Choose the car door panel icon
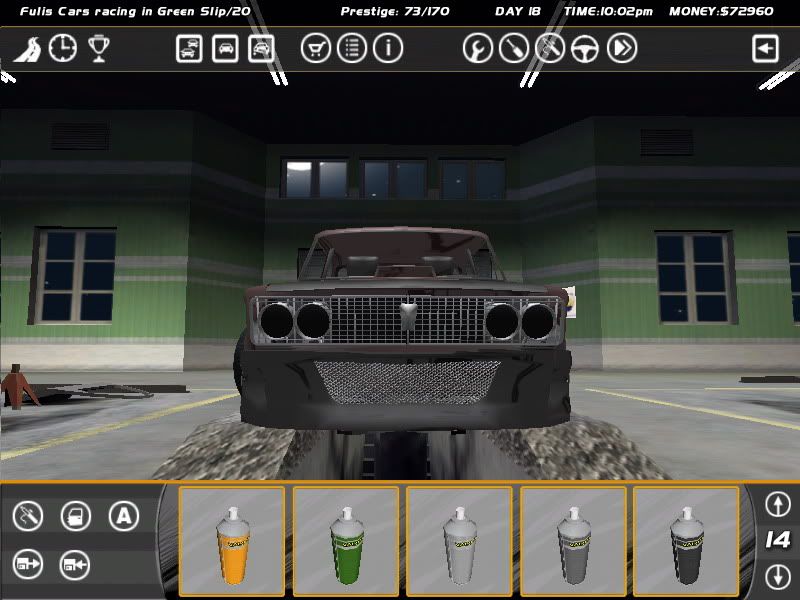This screenshot has width=800, height=600. point(76,516)
